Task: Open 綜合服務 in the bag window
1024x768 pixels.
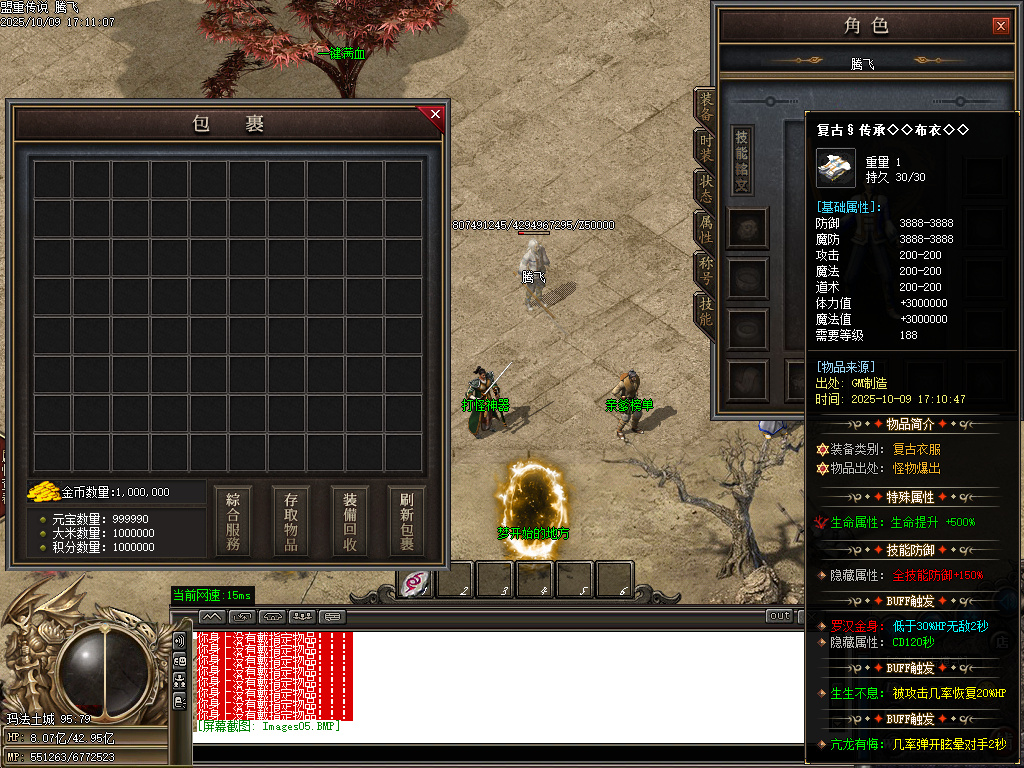Action: 232,521
